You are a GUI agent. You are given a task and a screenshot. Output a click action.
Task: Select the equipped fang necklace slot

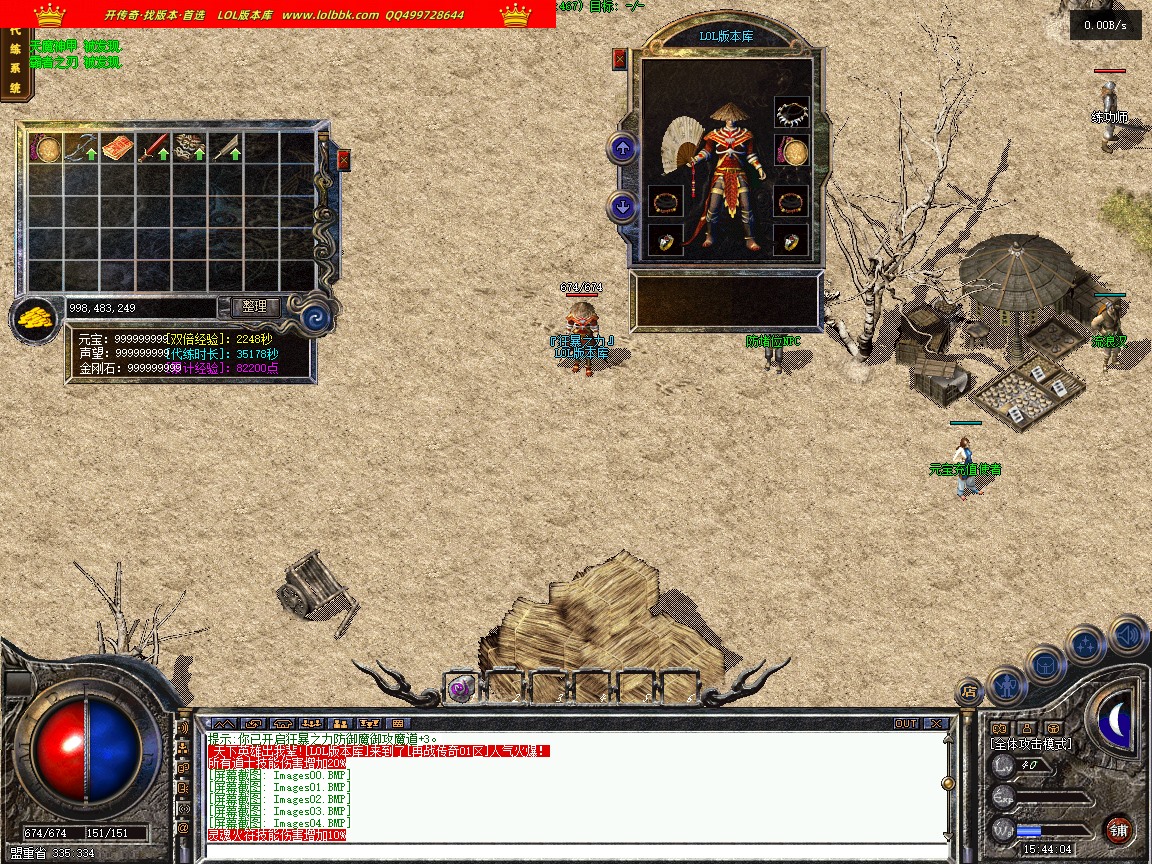[791, 112]
